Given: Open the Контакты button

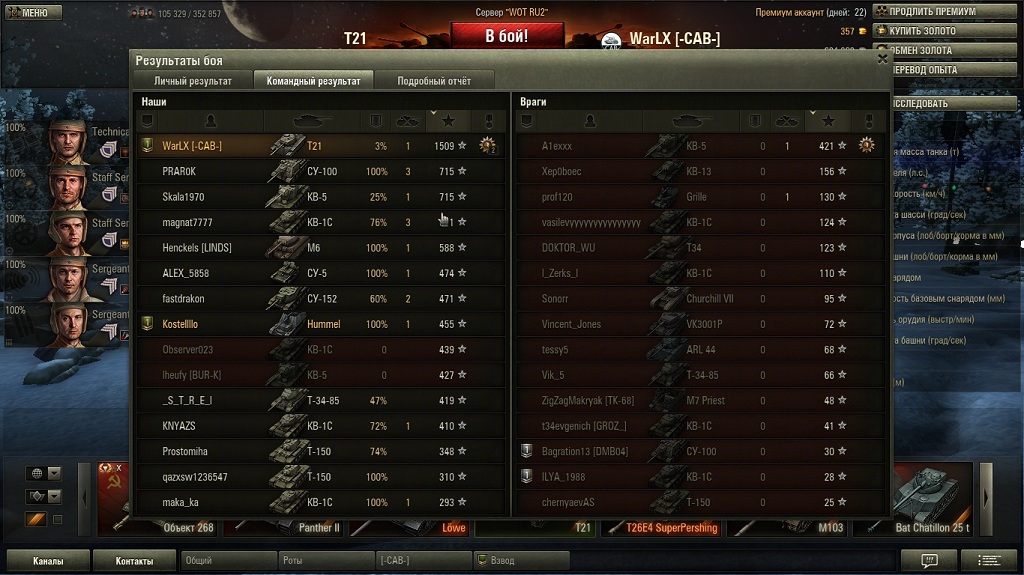Looking at the screenshot, I should tap(134, 561).
